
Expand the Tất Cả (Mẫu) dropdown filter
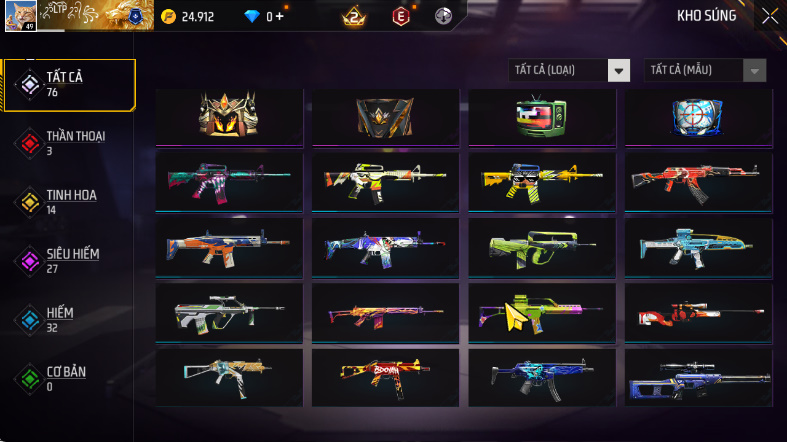(x=706, y=70)
